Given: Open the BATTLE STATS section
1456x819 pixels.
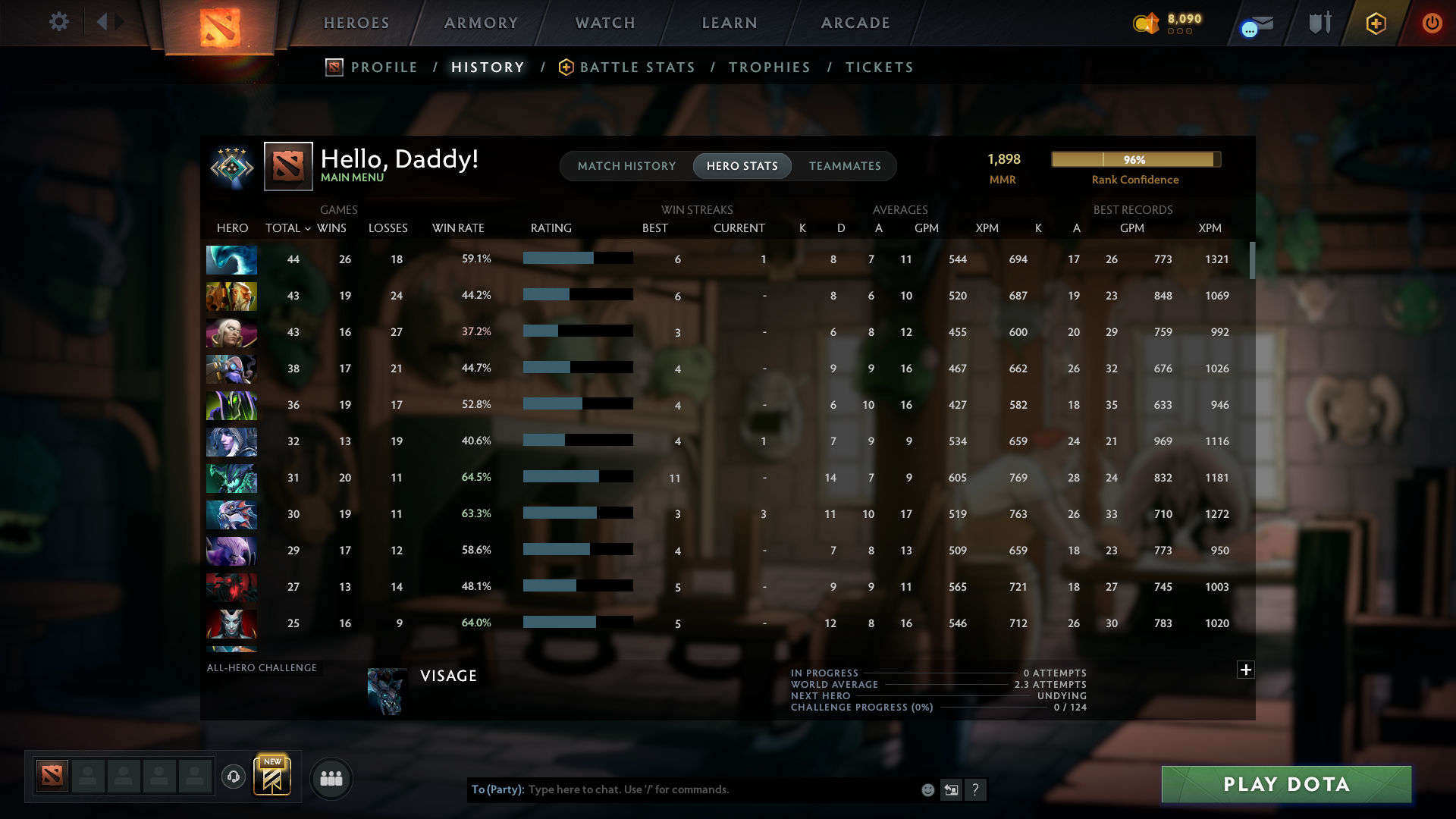Looking at the screenshot, I should coord(637,67).
